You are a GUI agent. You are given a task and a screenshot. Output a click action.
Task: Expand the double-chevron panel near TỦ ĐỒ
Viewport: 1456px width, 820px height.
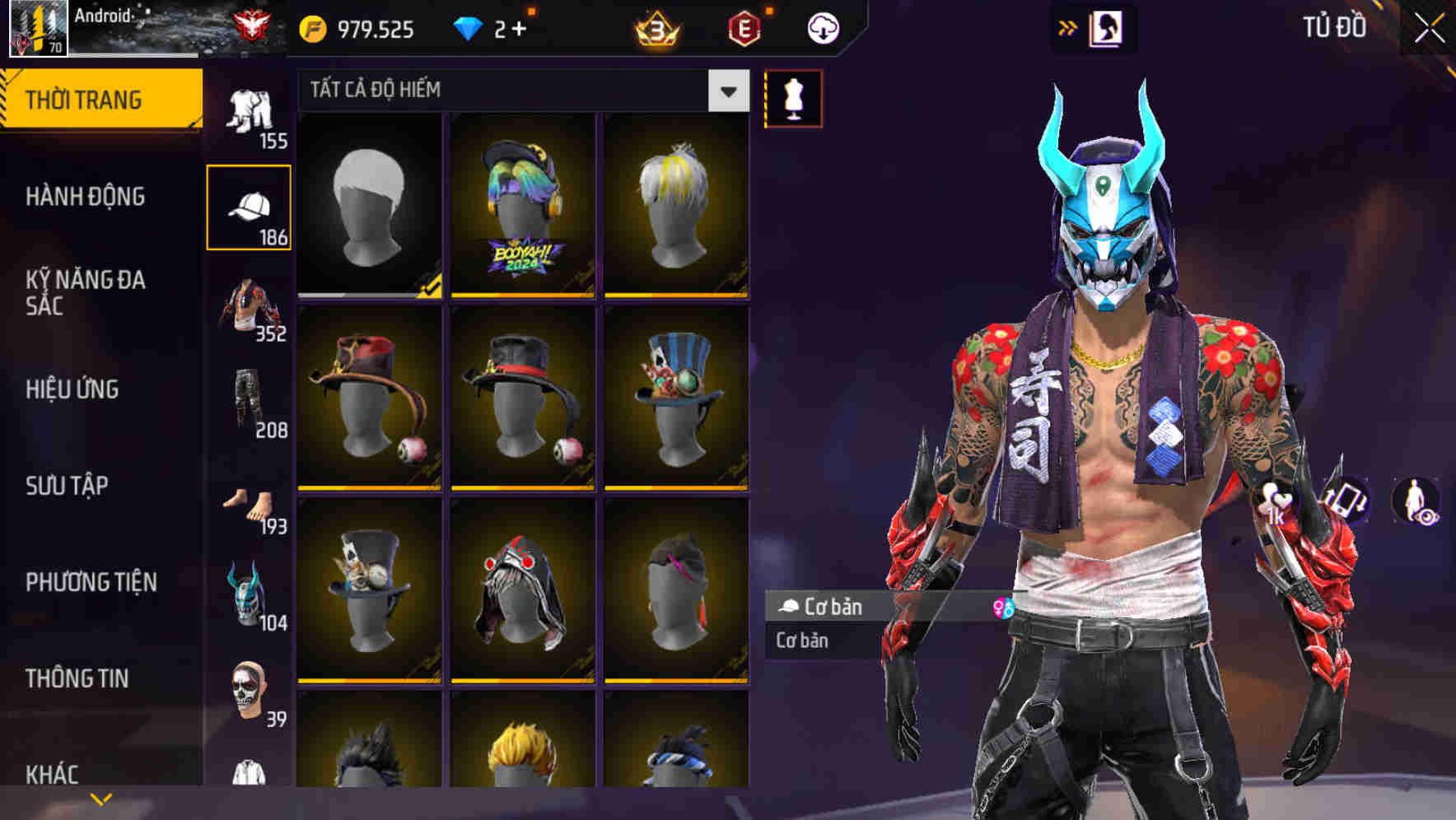[1066, 27]
